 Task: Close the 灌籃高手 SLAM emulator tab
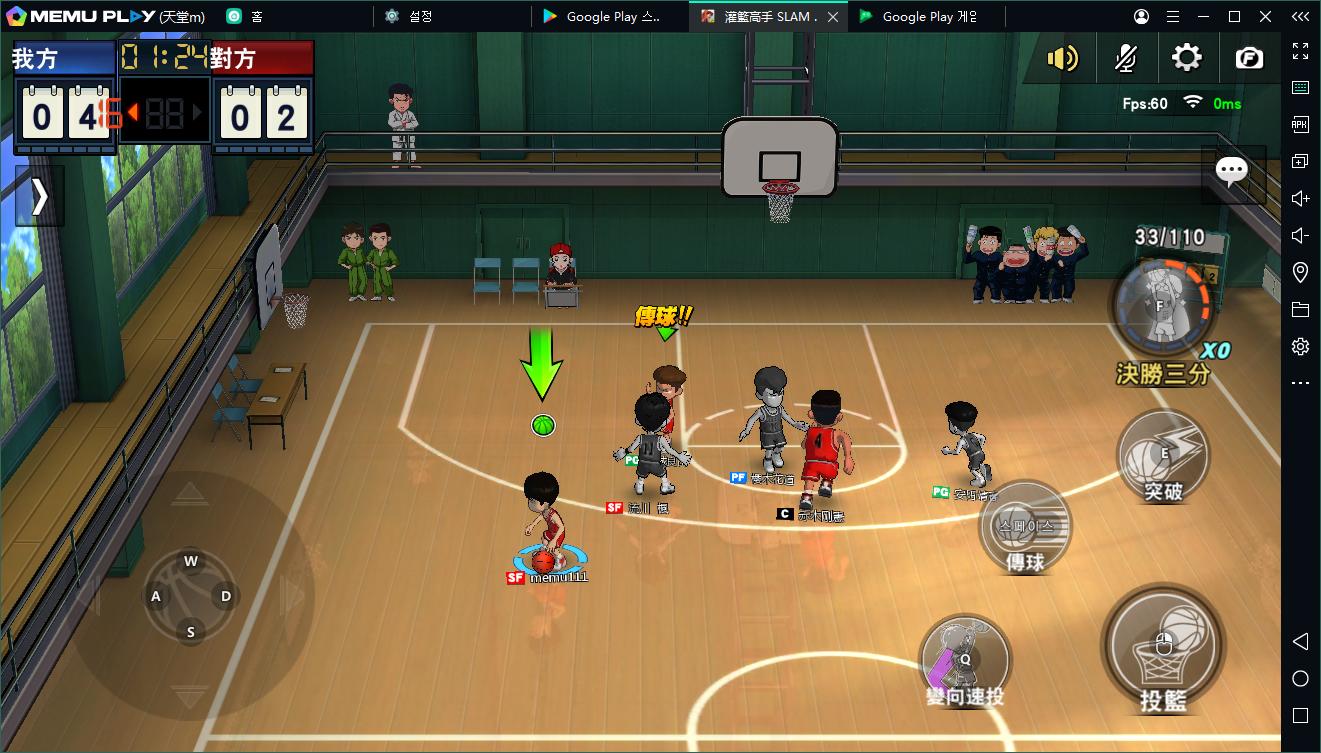[x=833, y=16]
